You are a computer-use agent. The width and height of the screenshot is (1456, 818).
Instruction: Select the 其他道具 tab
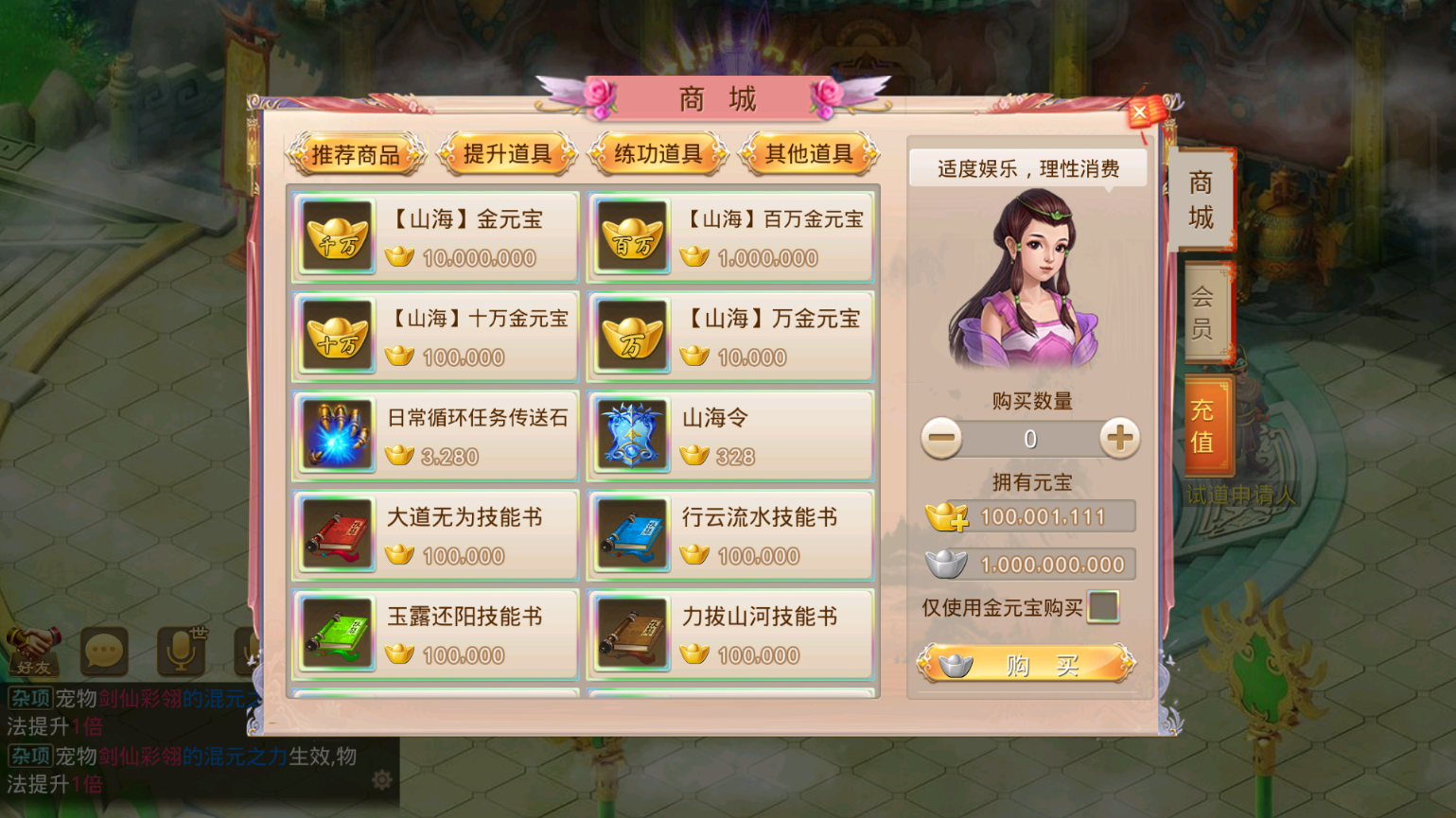click(809, 154)
